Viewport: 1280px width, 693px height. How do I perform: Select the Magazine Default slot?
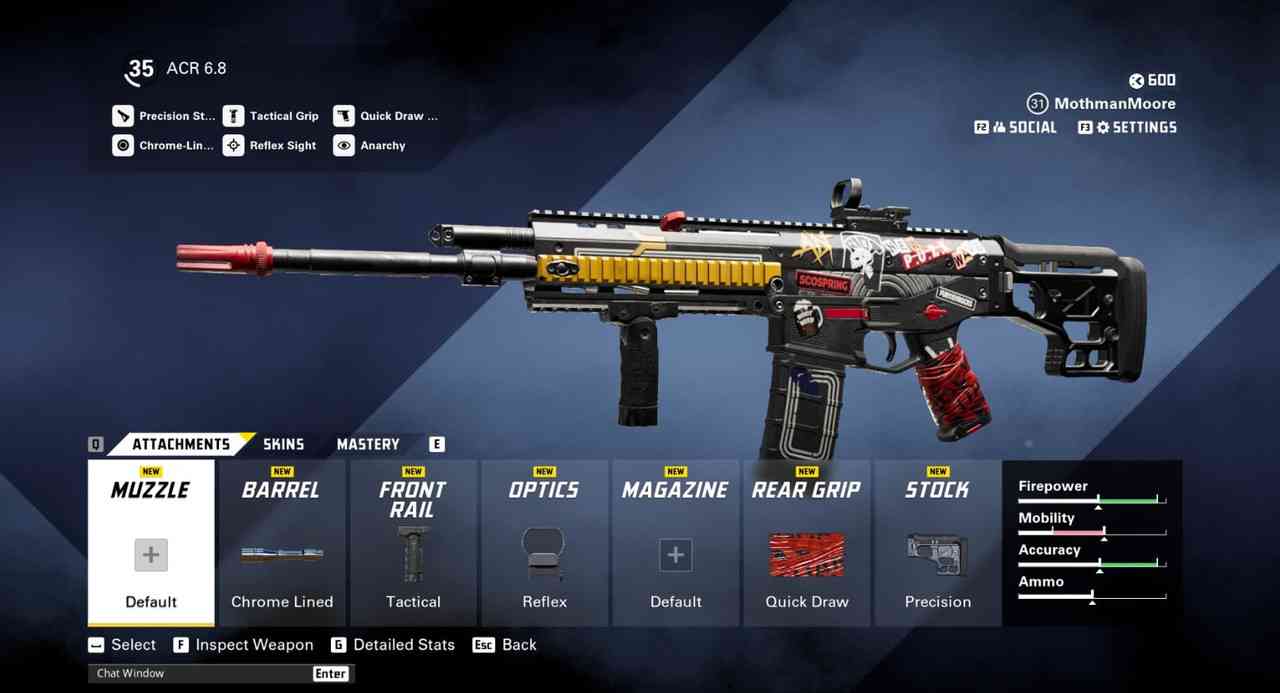pos(676,542)
